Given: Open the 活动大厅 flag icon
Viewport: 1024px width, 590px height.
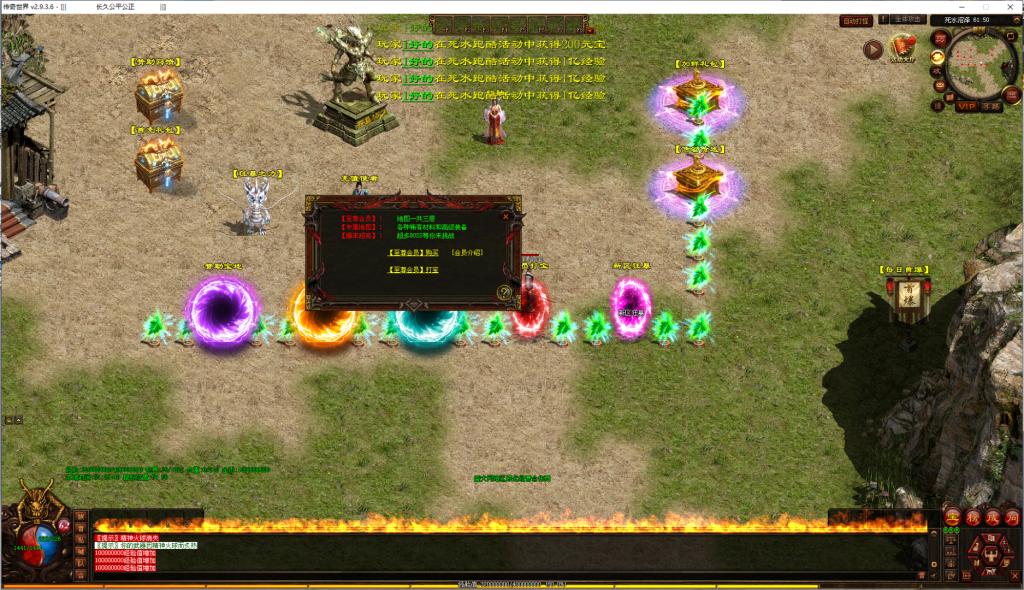Looking at the screenshot, I should click(903, 48).
